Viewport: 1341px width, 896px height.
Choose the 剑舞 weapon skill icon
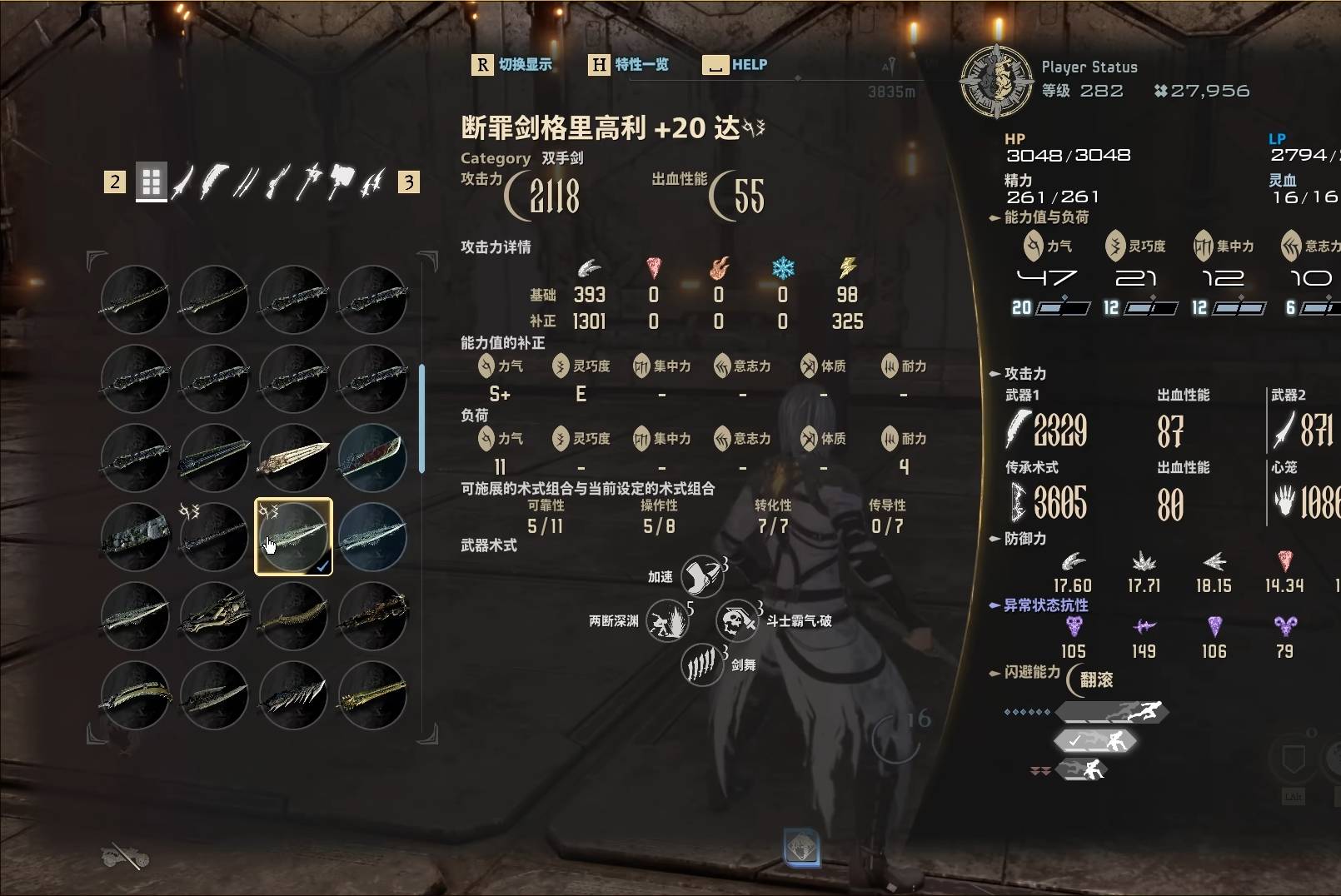point(700,665)
